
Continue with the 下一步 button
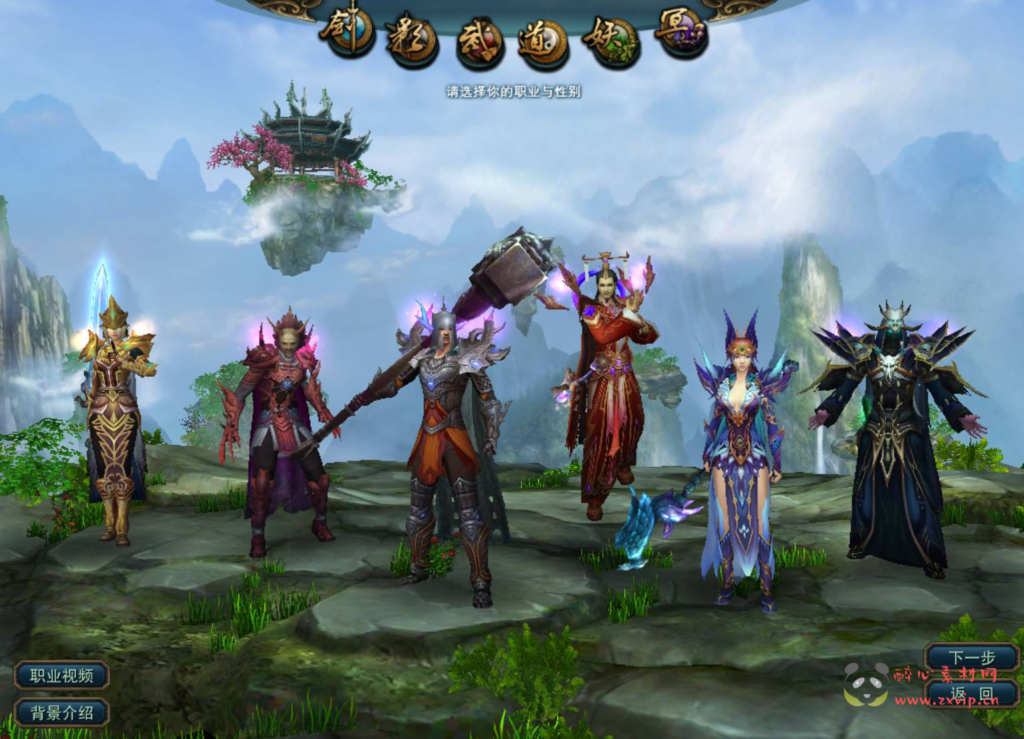coord(971,657)
